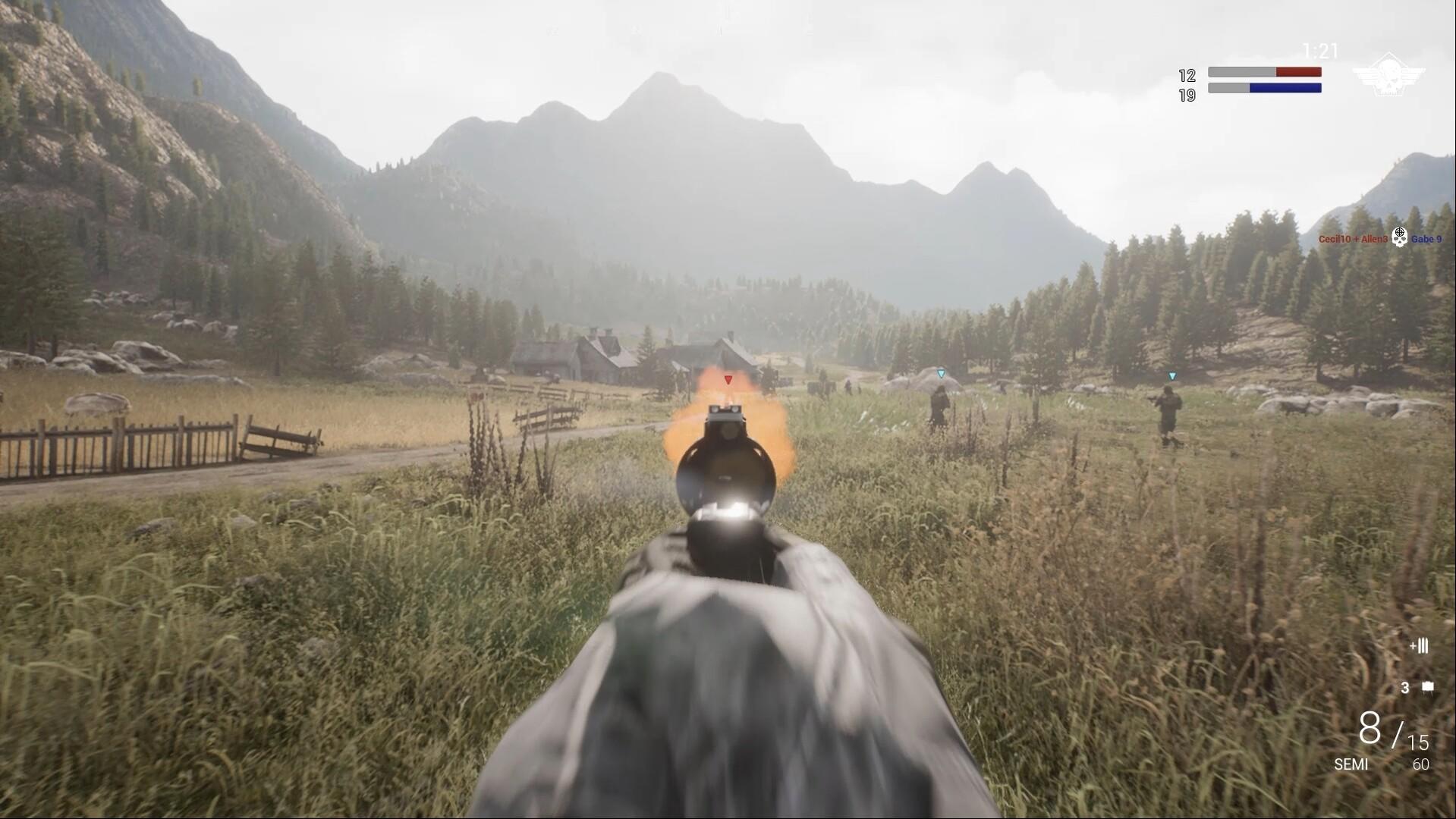
Task: Click the skull kill-marker in the kill feed
Action: click(x=1400, y=237)
